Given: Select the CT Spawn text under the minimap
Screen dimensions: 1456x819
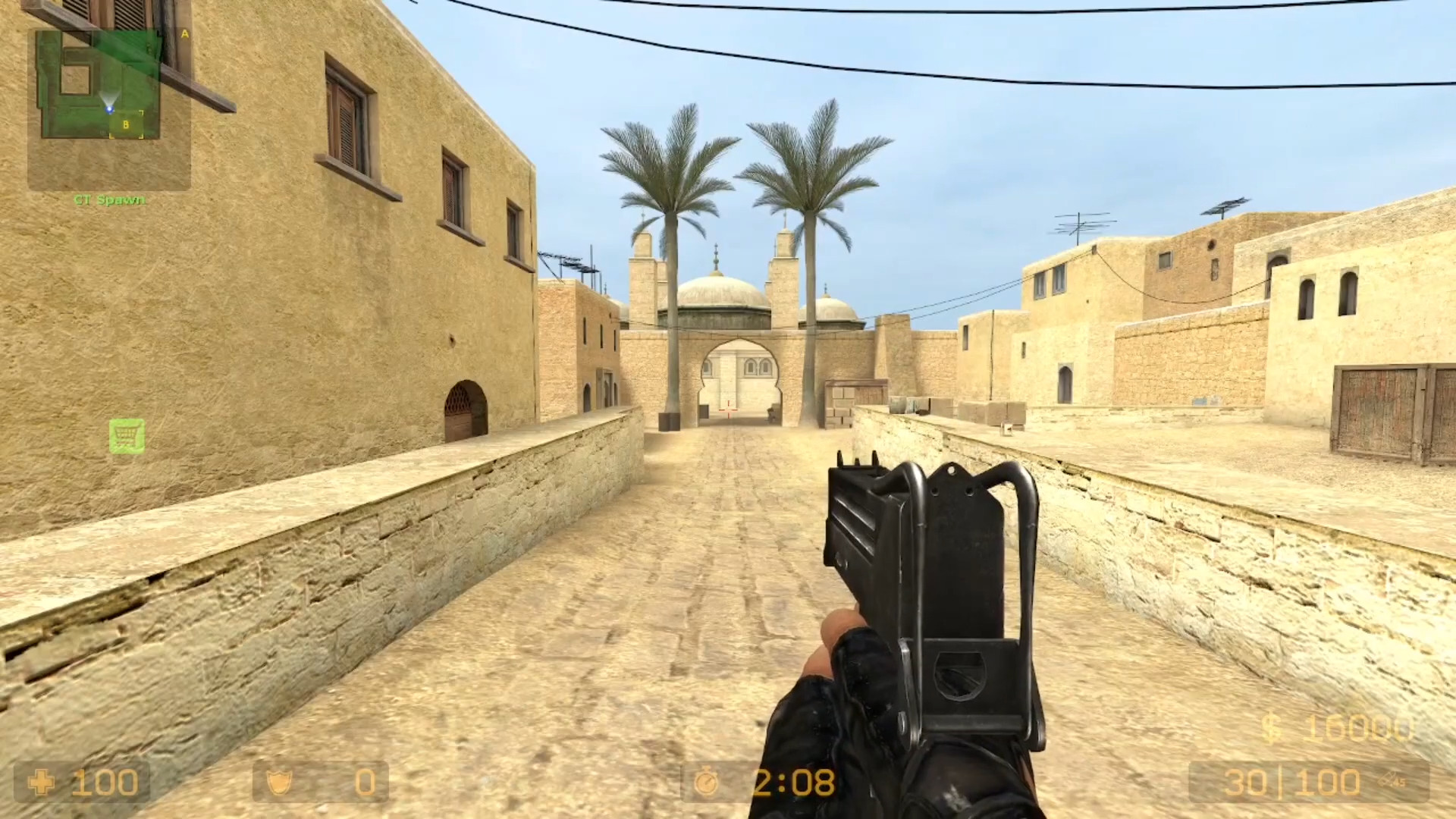Looking at the screenshot, I should [108, 200].
